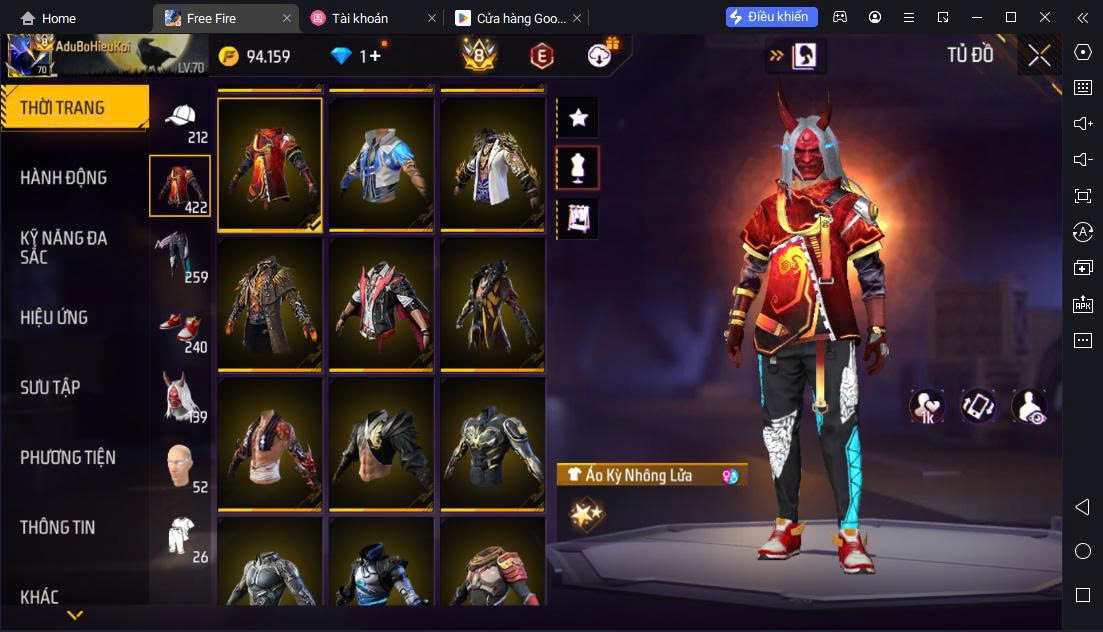Click the Điều khiển emulator button
The image size is (1103, 632).
(772, 17)
